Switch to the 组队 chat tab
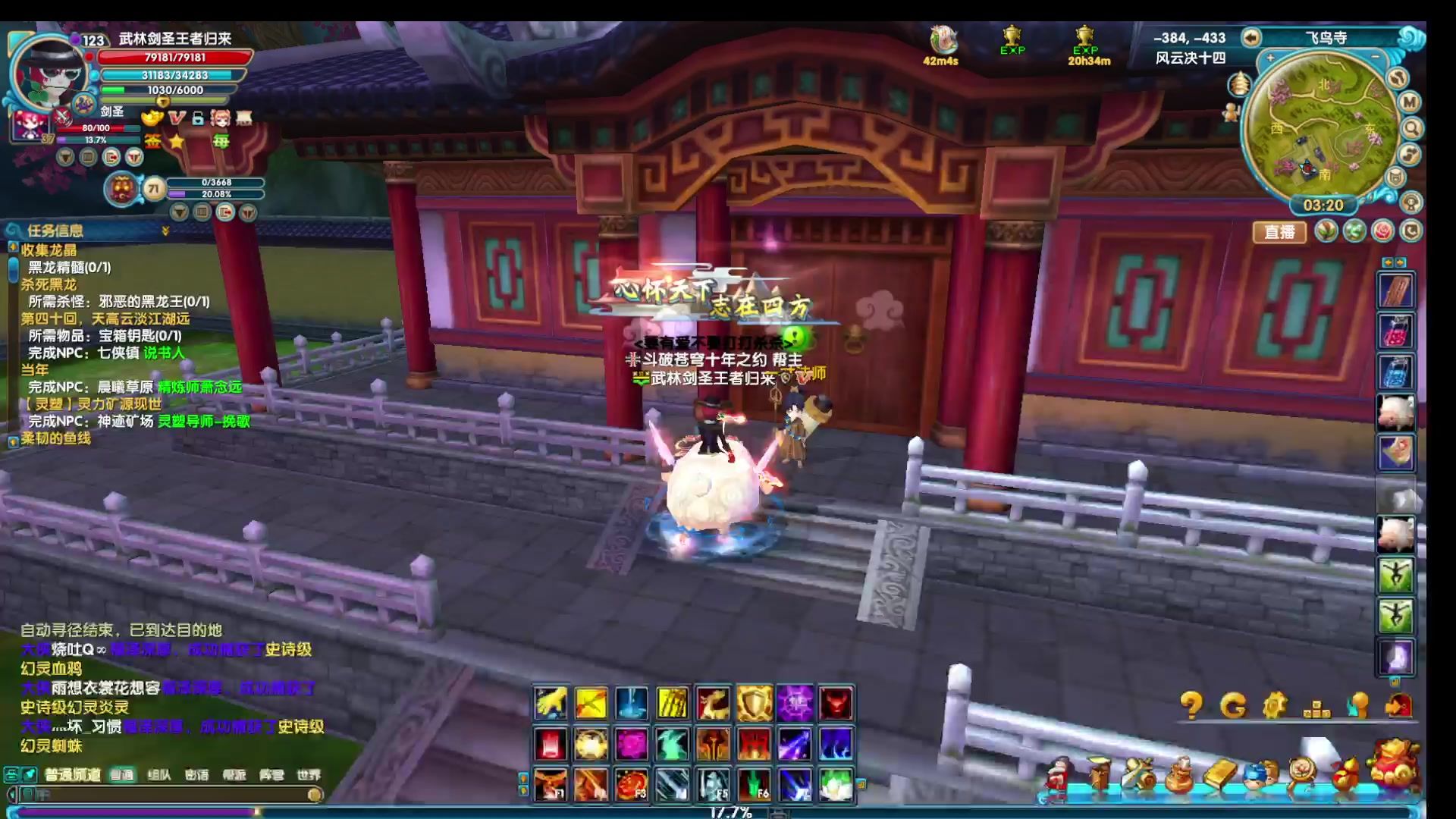Viewport: 1456px width, 819px height. click(x=159, y=775)
